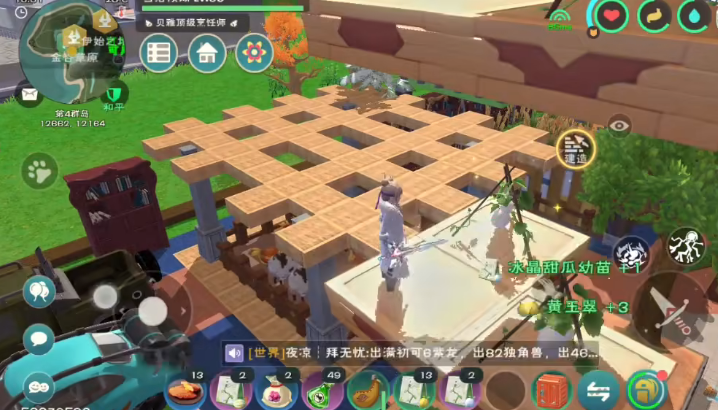Tap the house home button
The image size is (718, 410).
click(207, 52)
